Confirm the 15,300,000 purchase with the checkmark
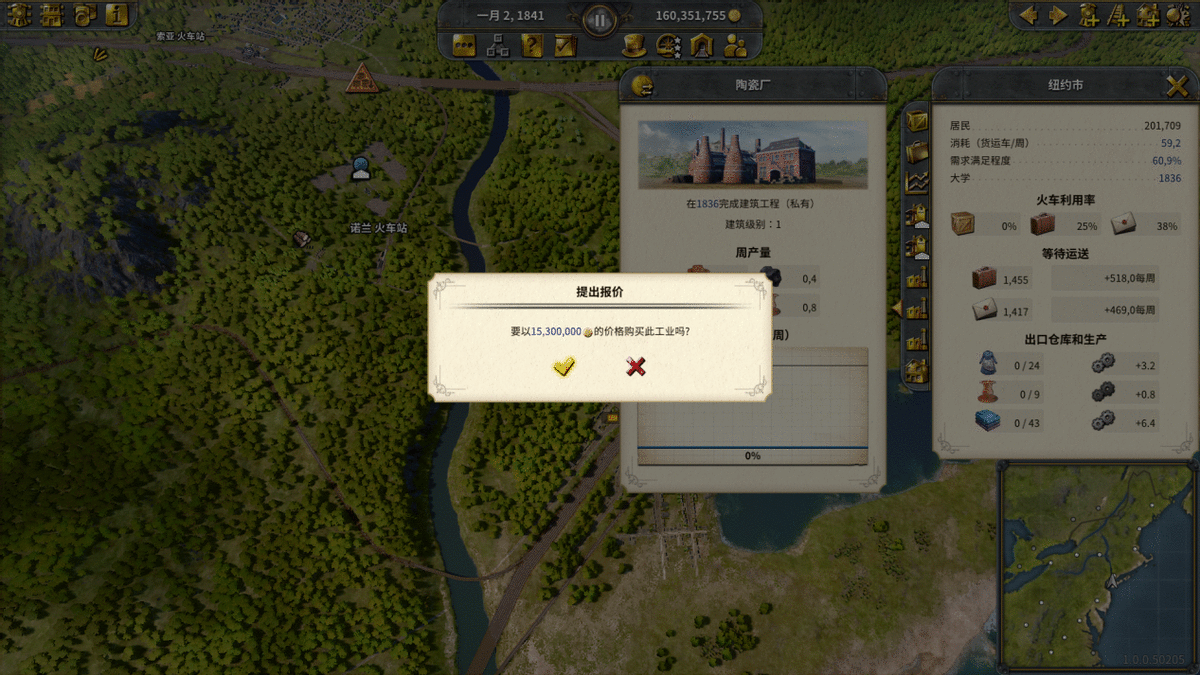The image size is (1200, 675). [564, 367]
